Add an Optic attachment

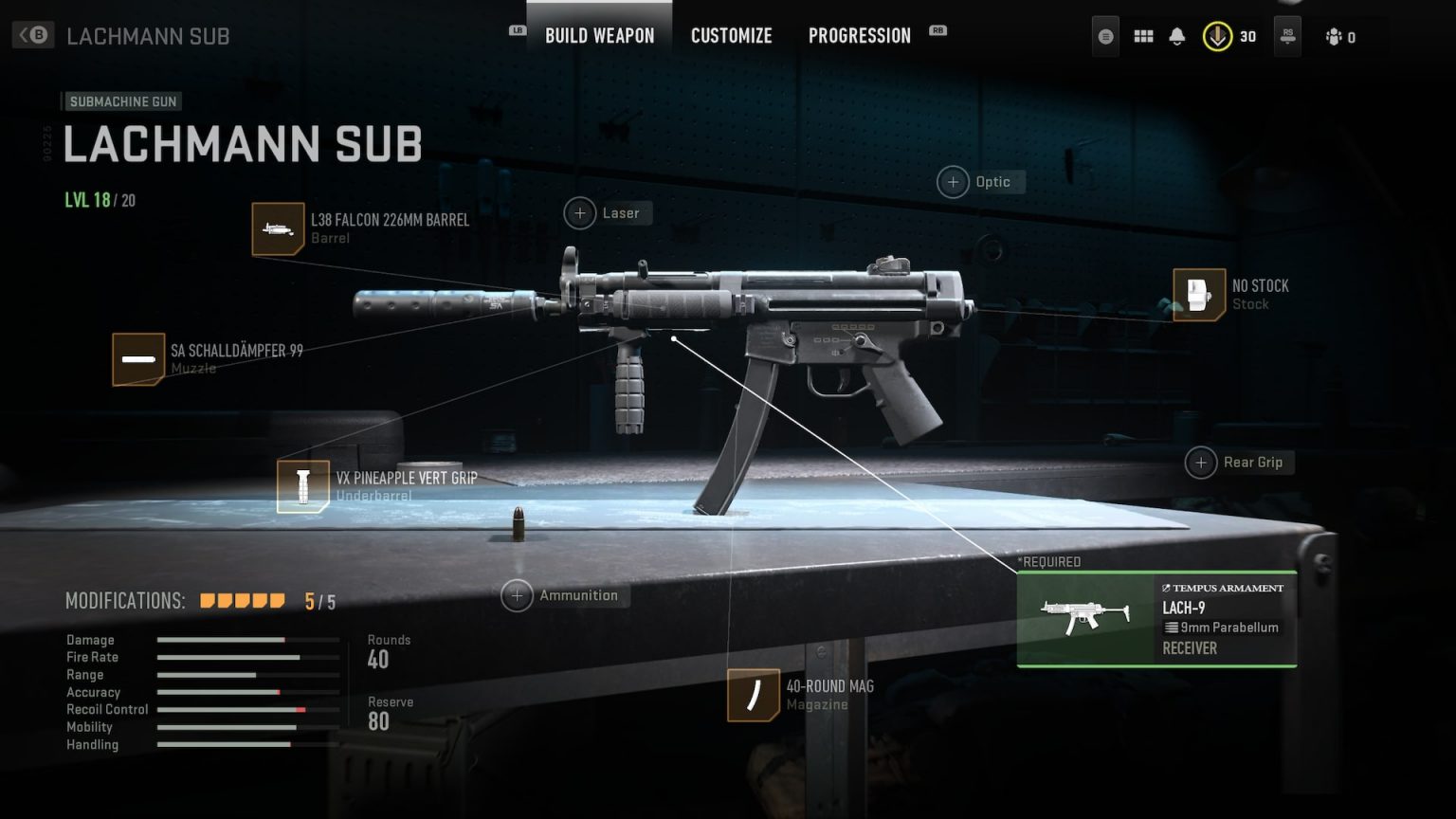pos(953,181)
